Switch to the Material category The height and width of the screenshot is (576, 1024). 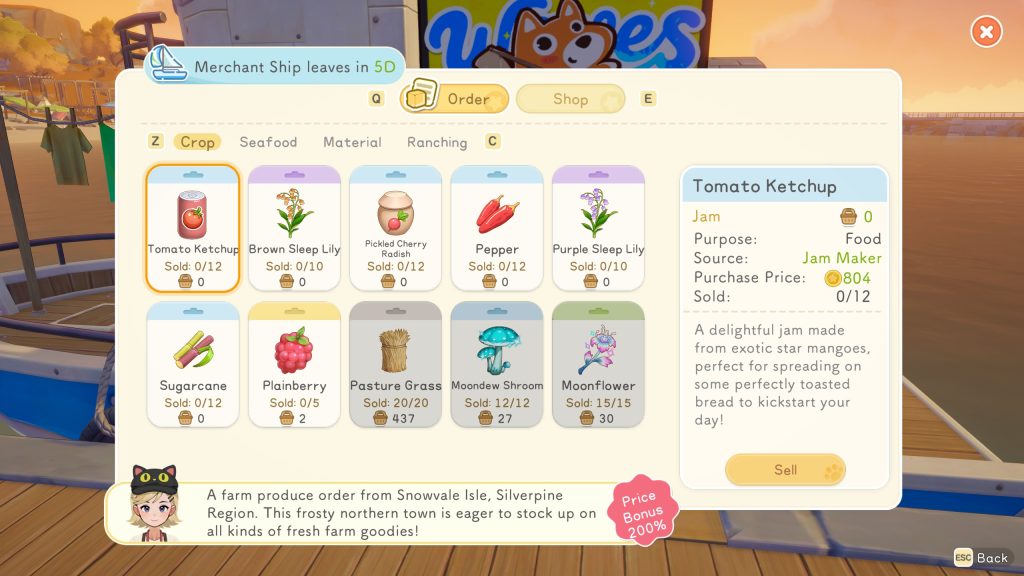352,142
